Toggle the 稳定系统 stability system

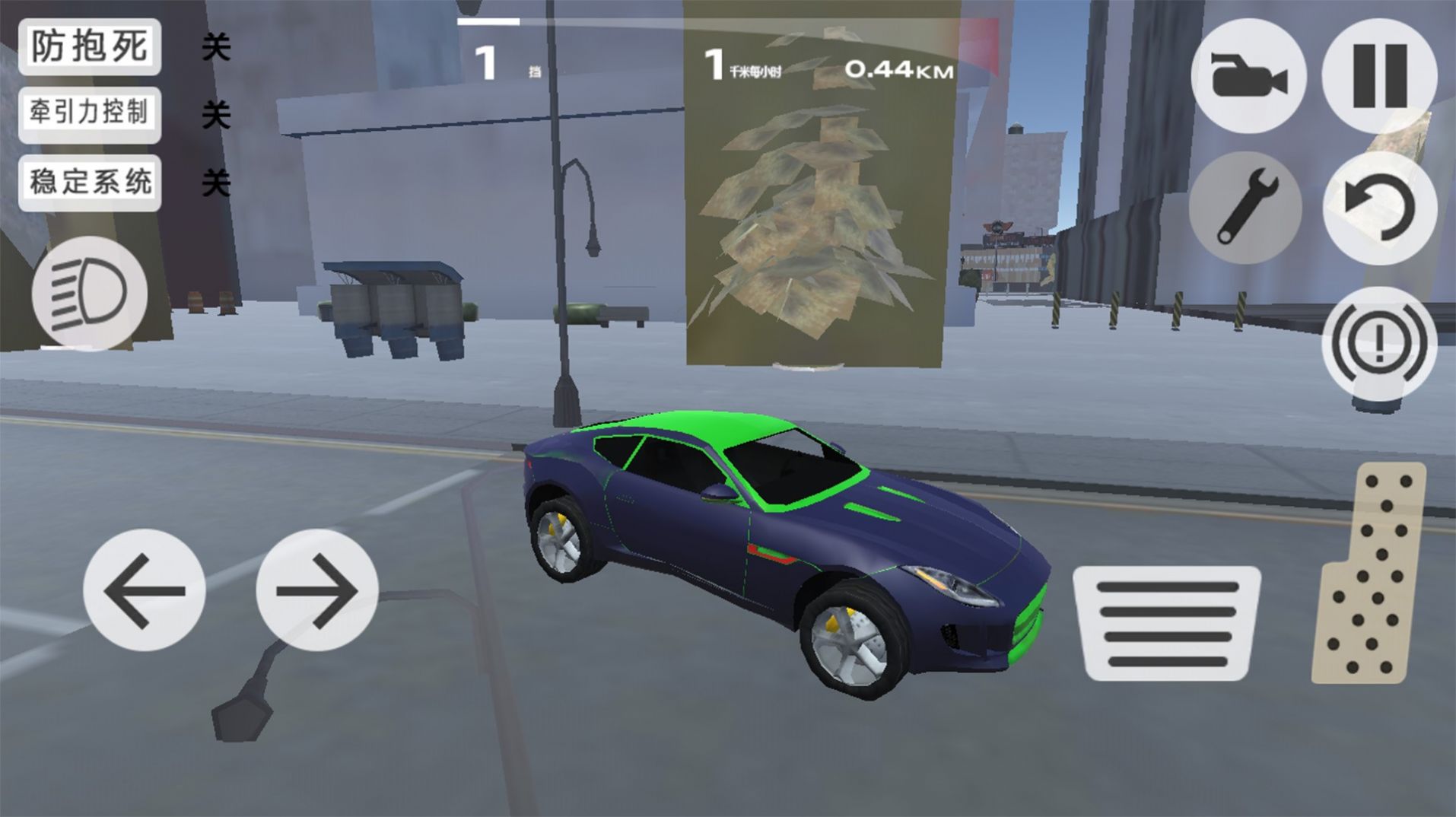[90, 183]
